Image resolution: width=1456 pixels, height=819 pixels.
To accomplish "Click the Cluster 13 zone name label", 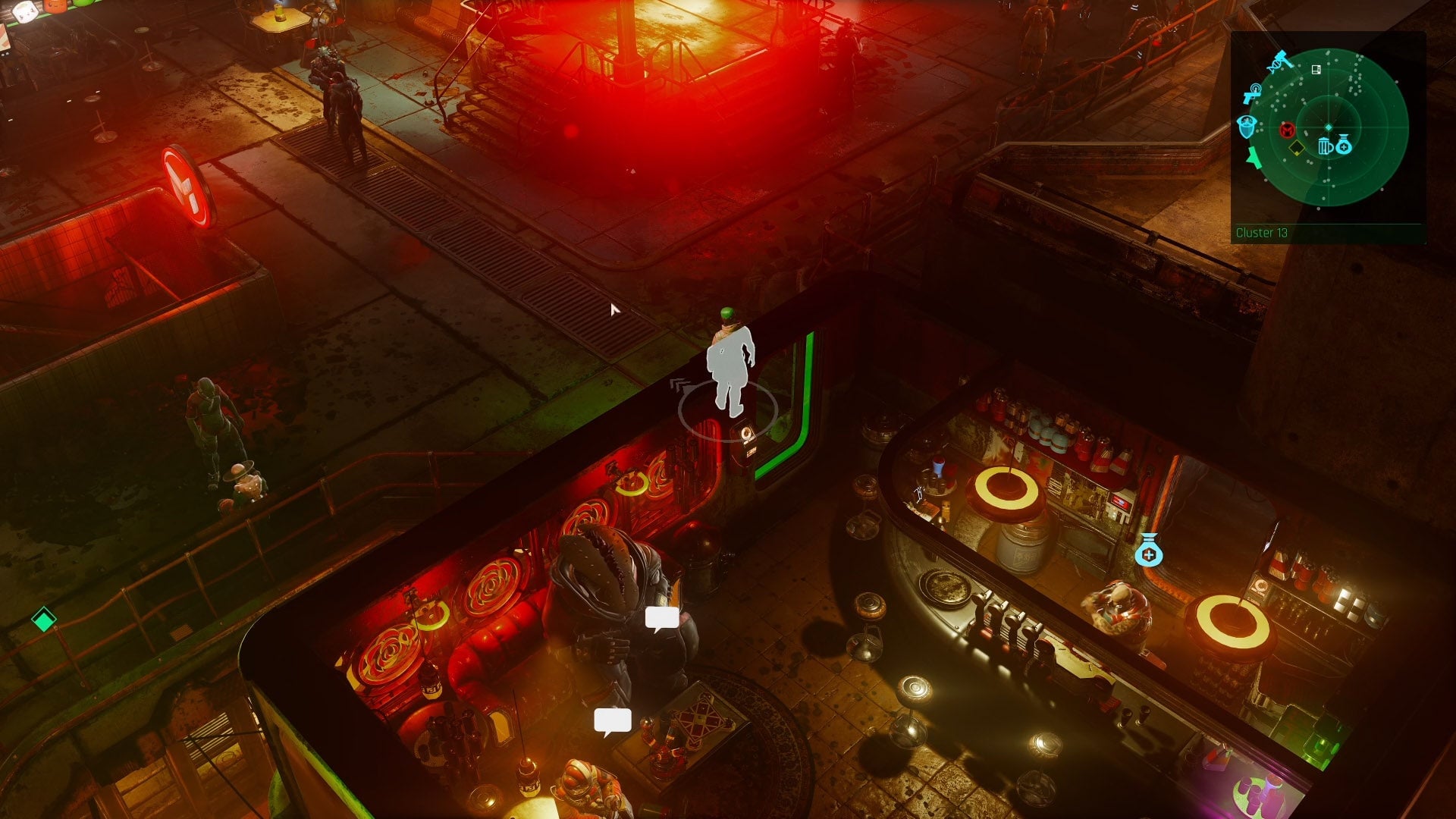I will (1262, 233).
